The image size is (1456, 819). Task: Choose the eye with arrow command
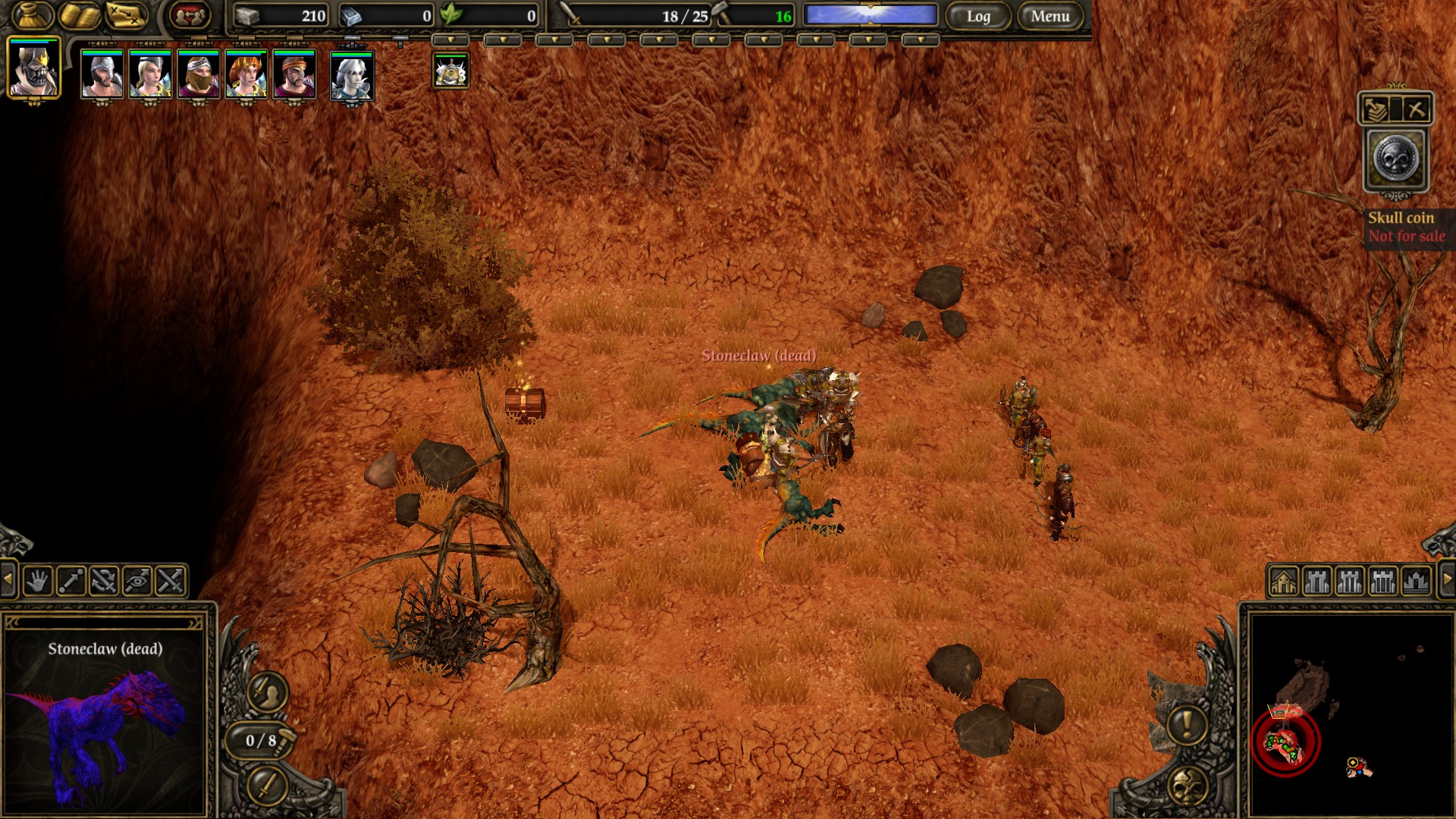click(137, 582)
